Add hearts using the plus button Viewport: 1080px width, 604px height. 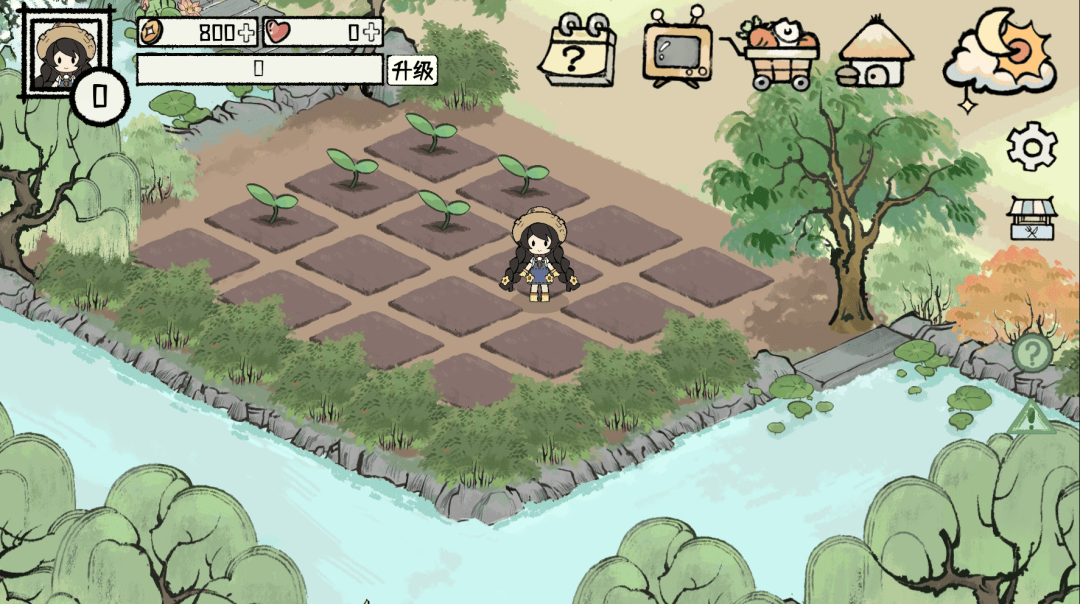click(x=372, y=32)
